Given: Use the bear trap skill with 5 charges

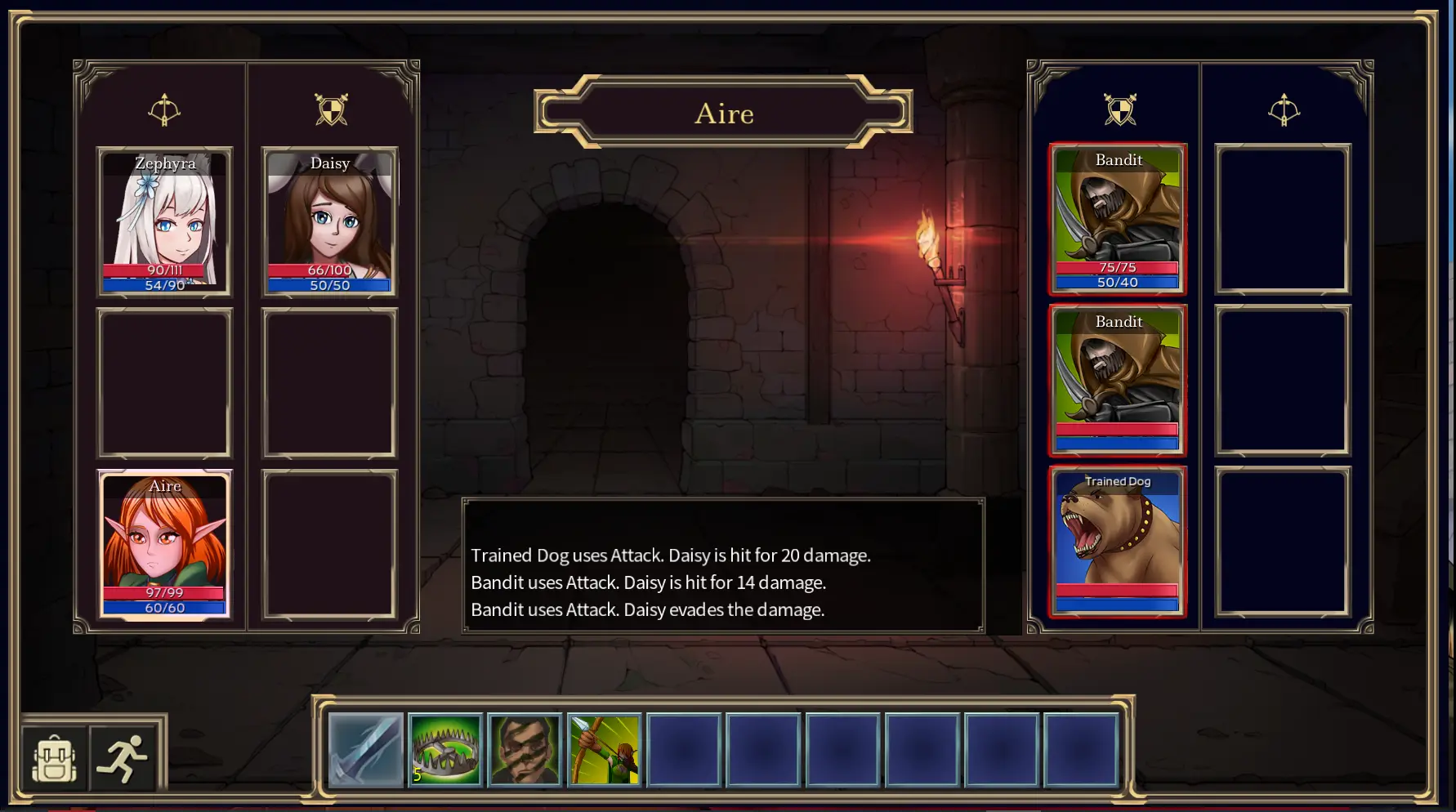Looking at the screenshot, I should (x=444, y=748).
